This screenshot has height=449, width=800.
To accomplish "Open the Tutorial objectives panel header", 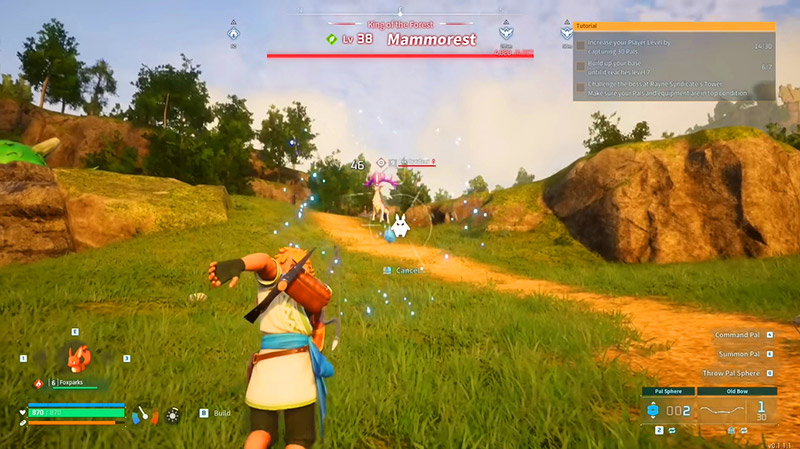I will 674,27.
